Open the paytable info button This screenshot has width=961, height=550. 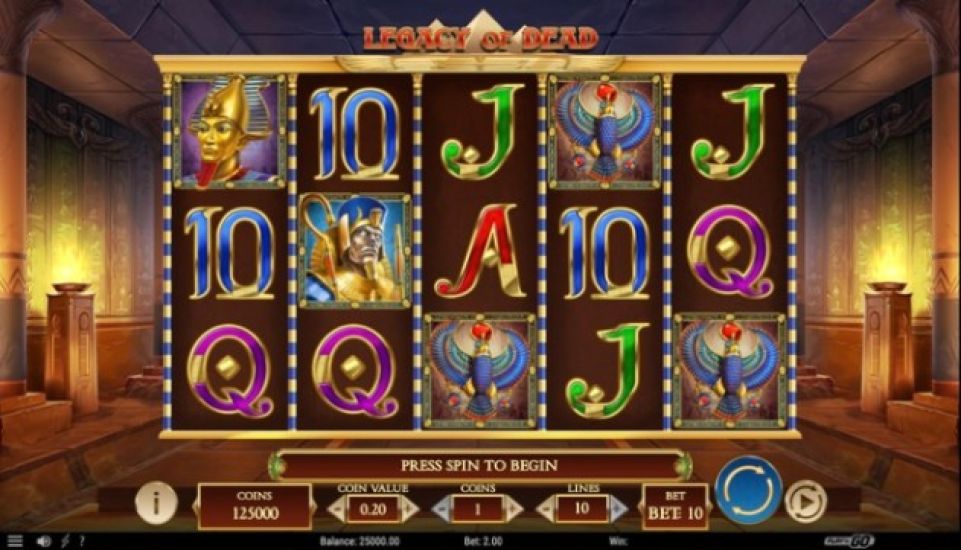155,503
